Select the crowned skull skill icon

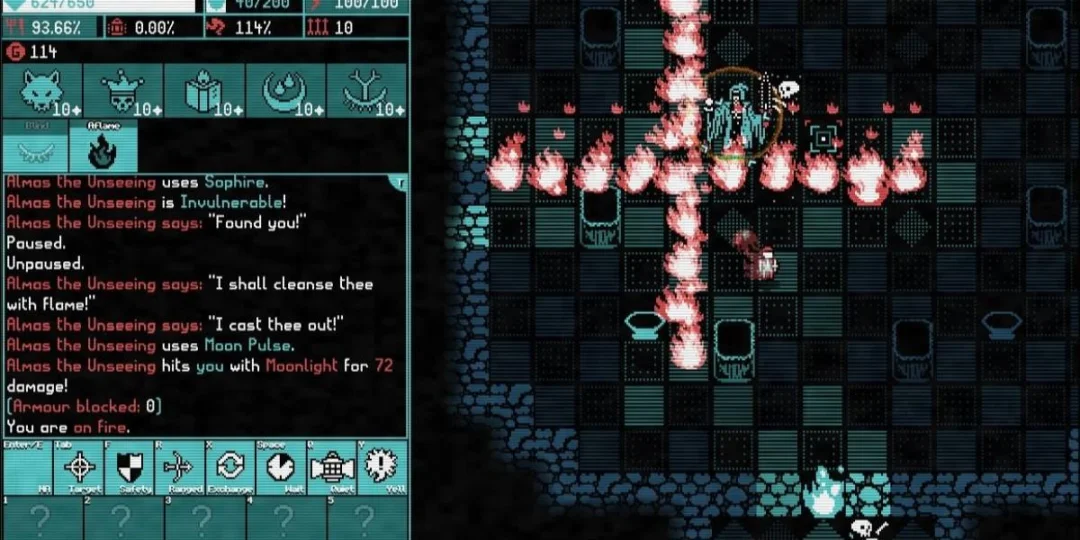121,92
